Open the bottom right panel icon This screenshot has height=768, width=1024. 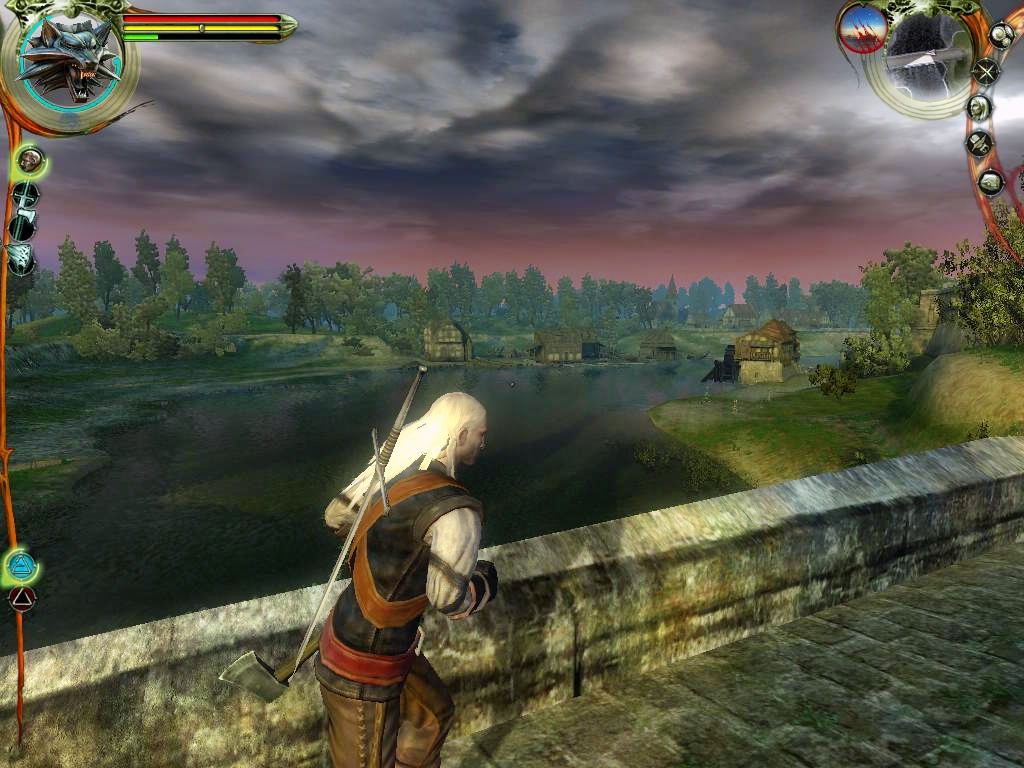[990, 182]
